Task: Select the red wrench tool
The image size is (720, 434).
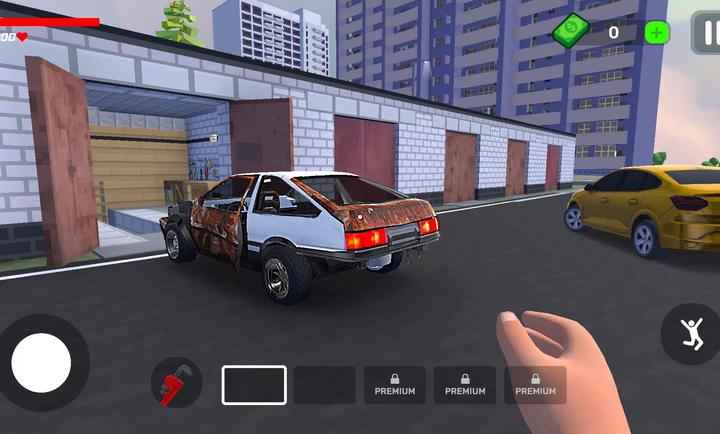Action: tap(176, 384)
